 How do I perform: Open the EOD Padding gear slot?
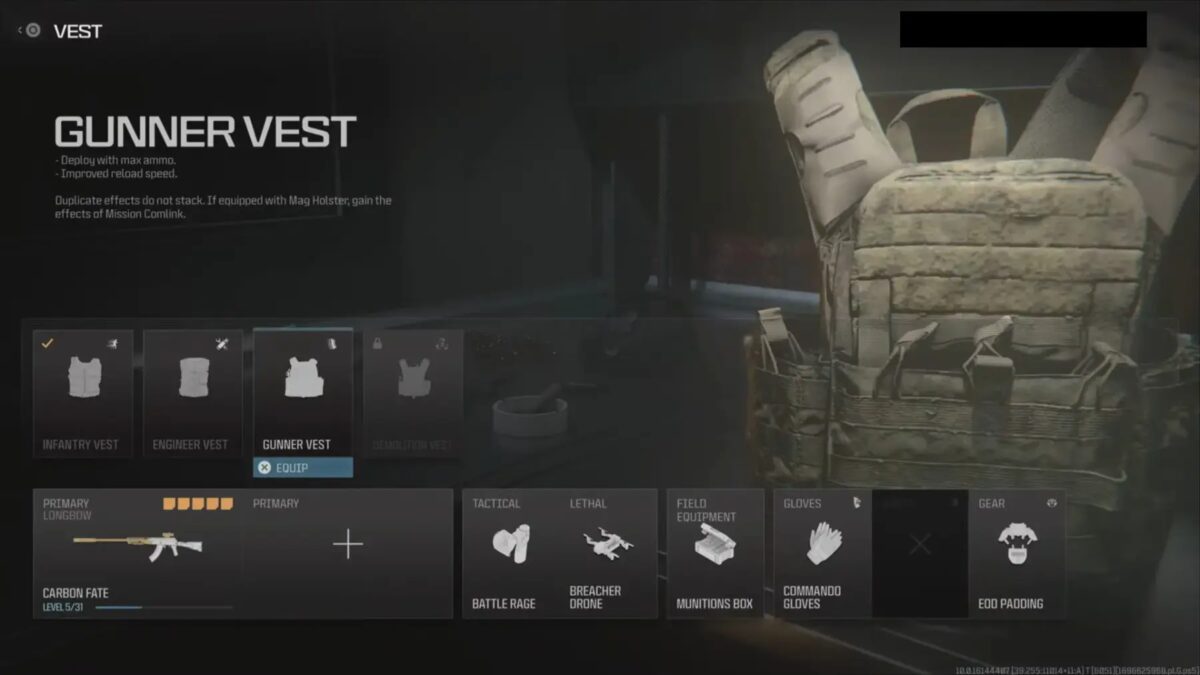(x=1016, y=553)
